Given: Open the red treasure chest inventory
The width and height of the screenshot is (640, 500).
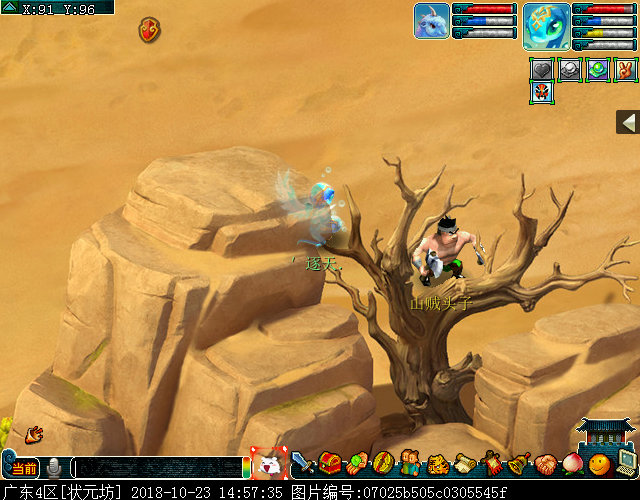Looking at the screenshot, I should [330, 464].
